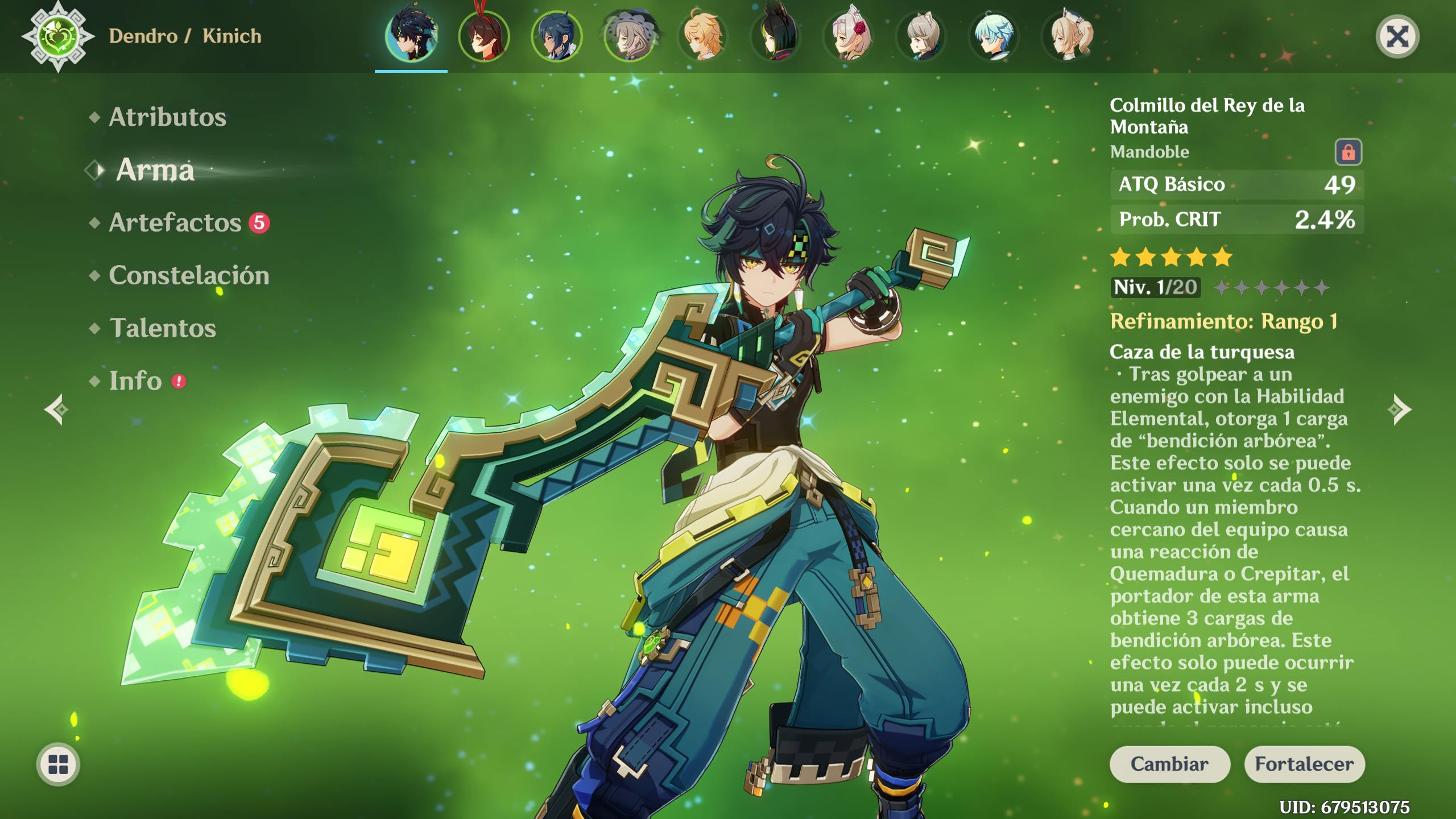Open the Talentos page
Screen dimensions: 1456x819
(x=163, y=328)
